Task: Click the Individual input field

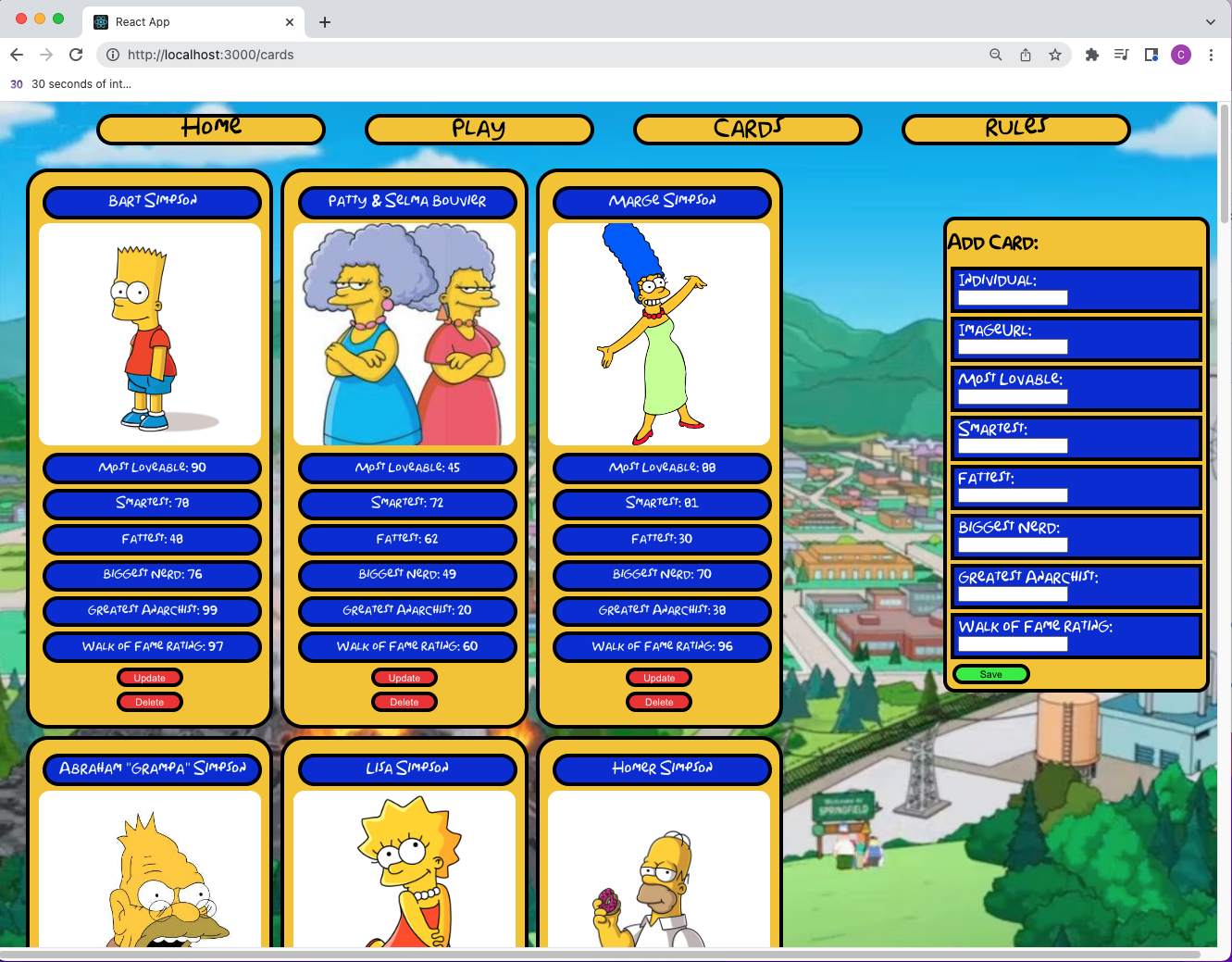Action: coord(1011,298)
